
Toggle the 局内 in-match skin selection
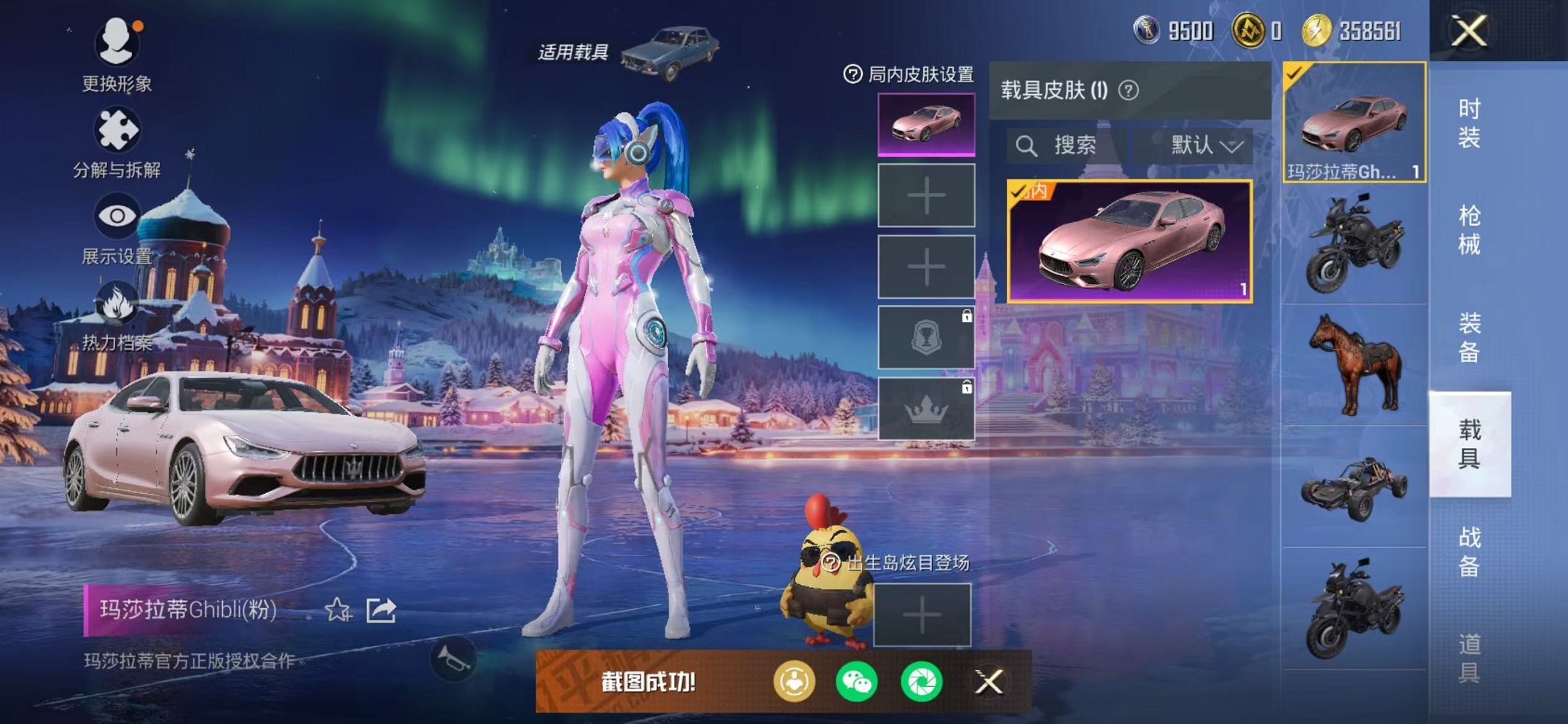(1029, 192)
